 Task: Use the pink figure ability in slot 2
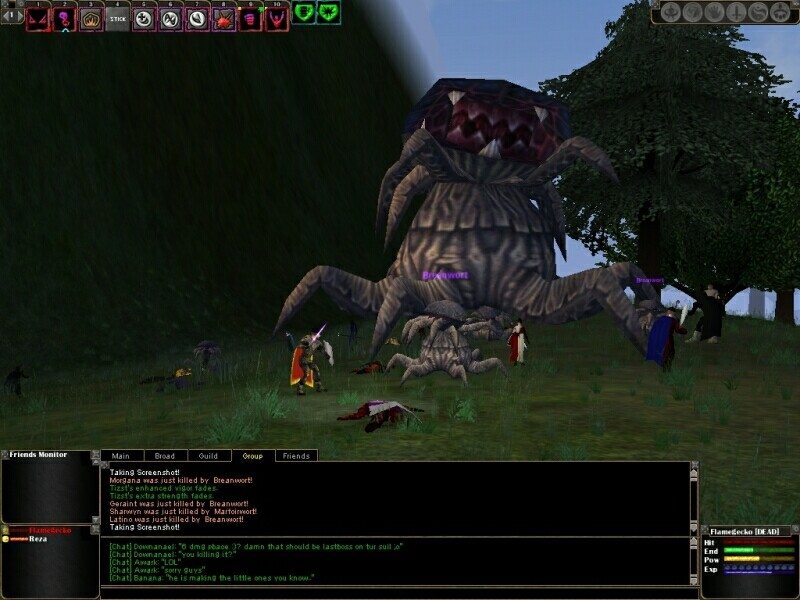pos(65,18)
